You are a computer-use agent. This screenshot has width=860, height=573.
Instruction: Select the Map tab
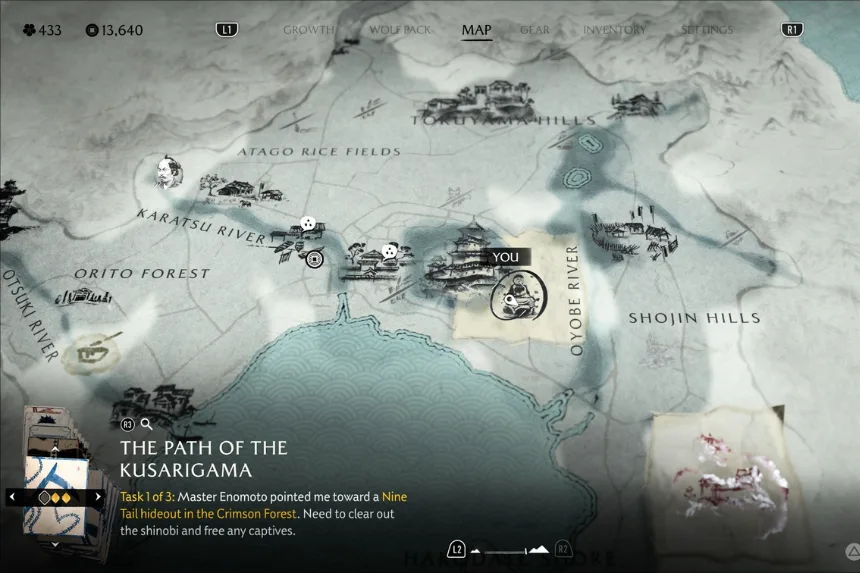pyautogui.click(x=476, y=30)
